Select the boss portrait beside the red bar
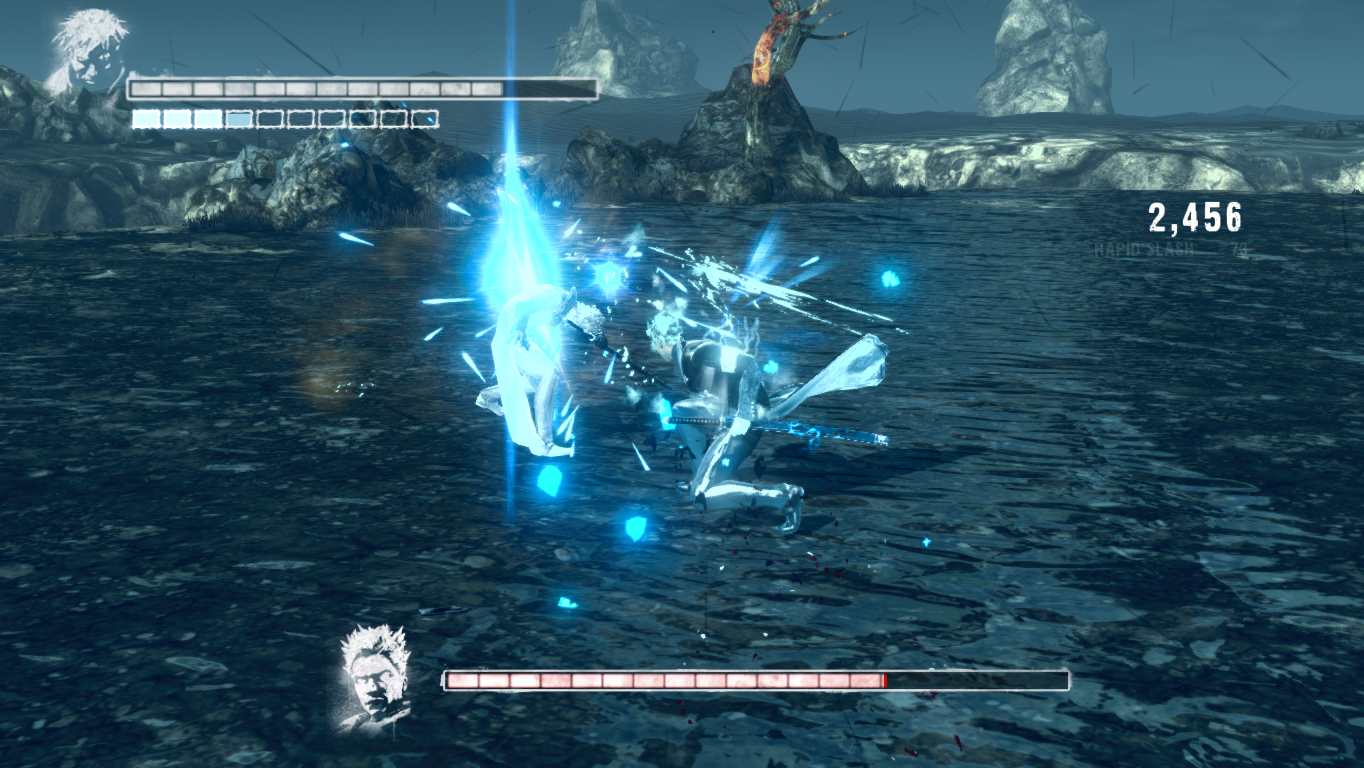The height and width of the screenshot is (768, 1364). pyautogui.click(x=376, y=676)
